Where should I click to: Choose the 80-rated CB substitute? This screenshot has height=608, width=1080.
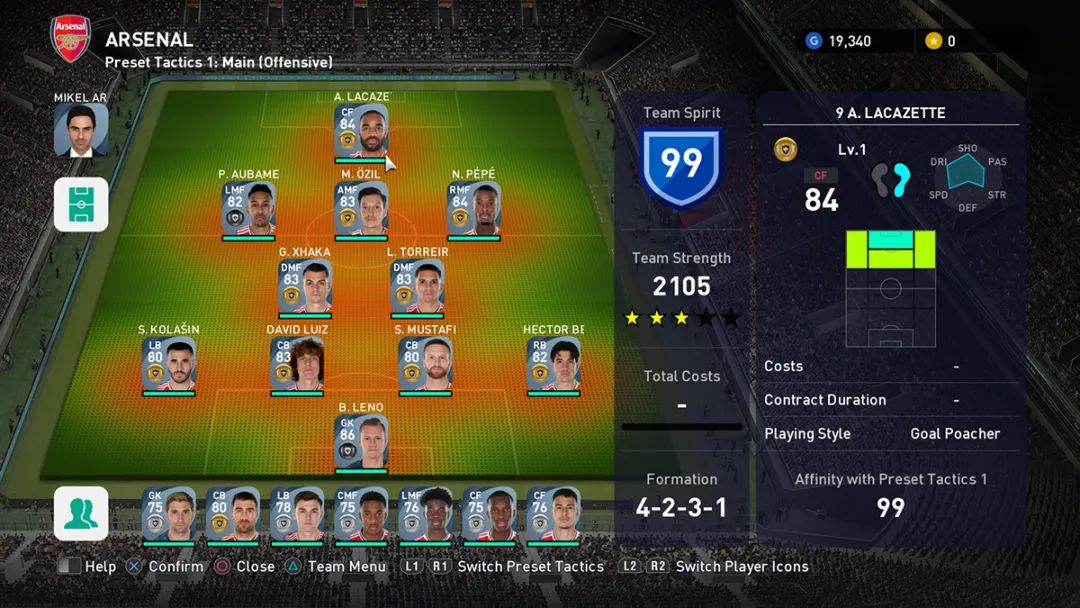click(x=233, y=514)
